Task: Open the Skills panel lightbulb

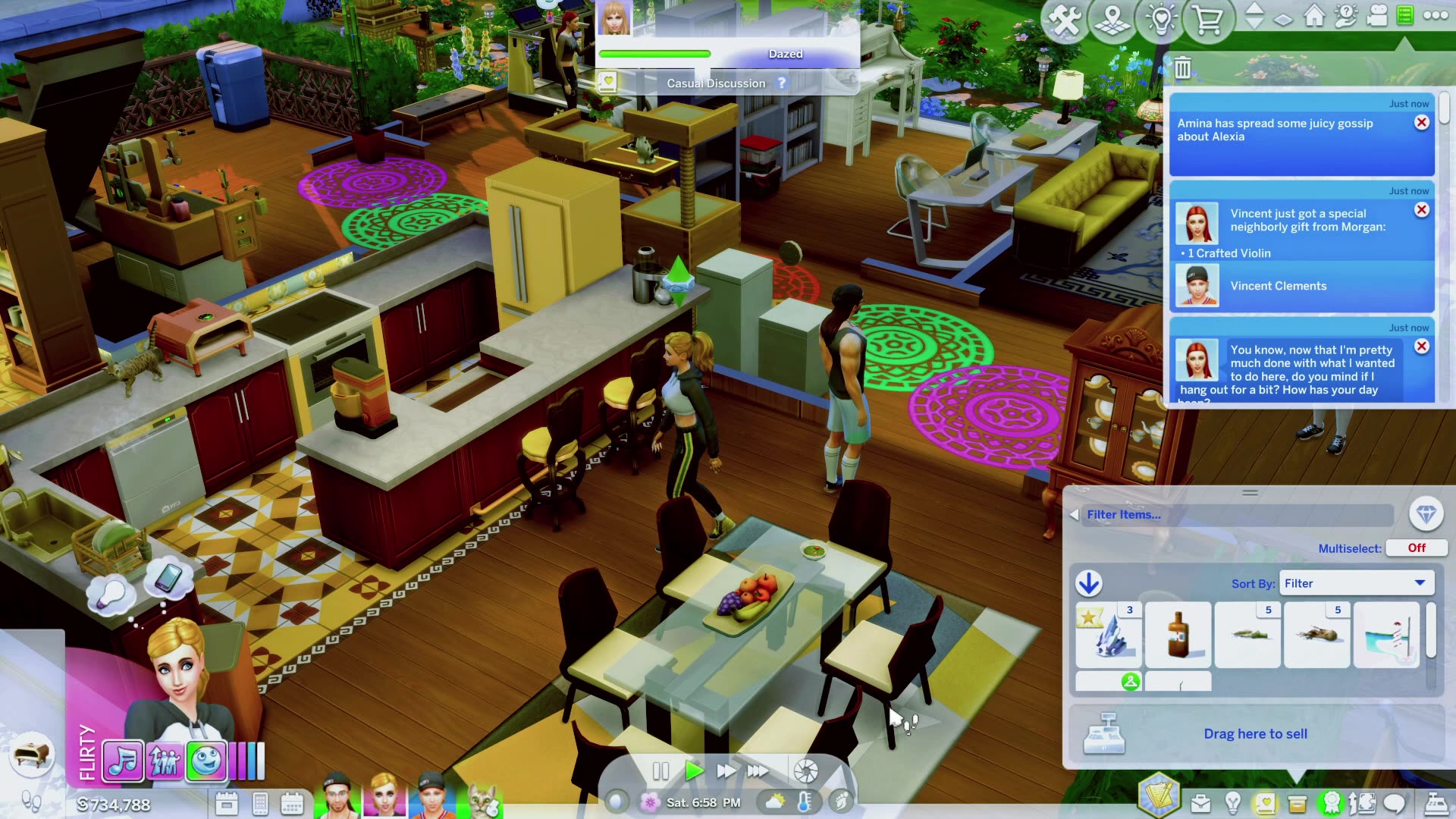Action: (x=1233, y=804)
